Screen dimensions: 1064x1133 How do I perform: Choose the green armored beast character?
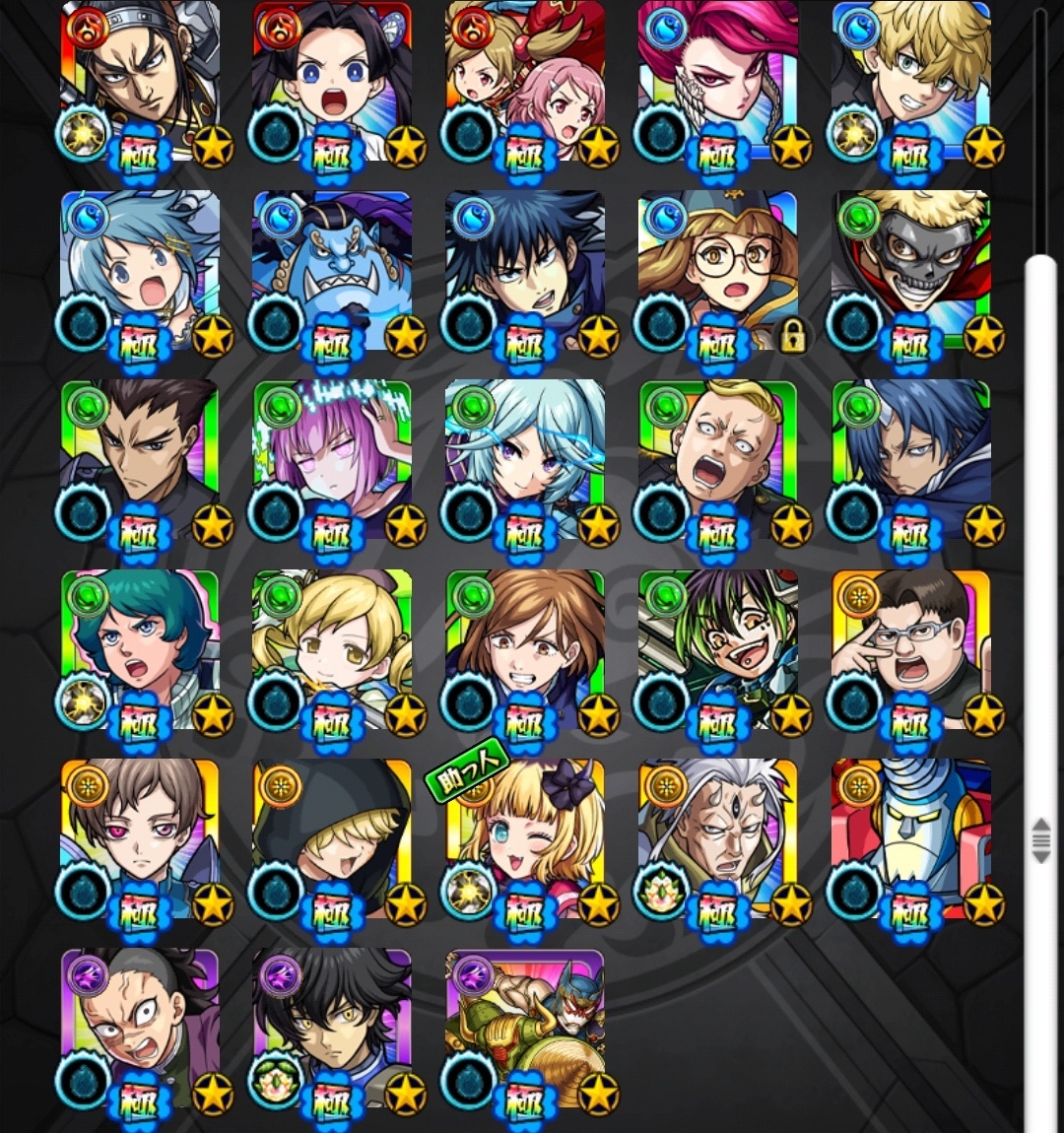tap(525, 1030)
